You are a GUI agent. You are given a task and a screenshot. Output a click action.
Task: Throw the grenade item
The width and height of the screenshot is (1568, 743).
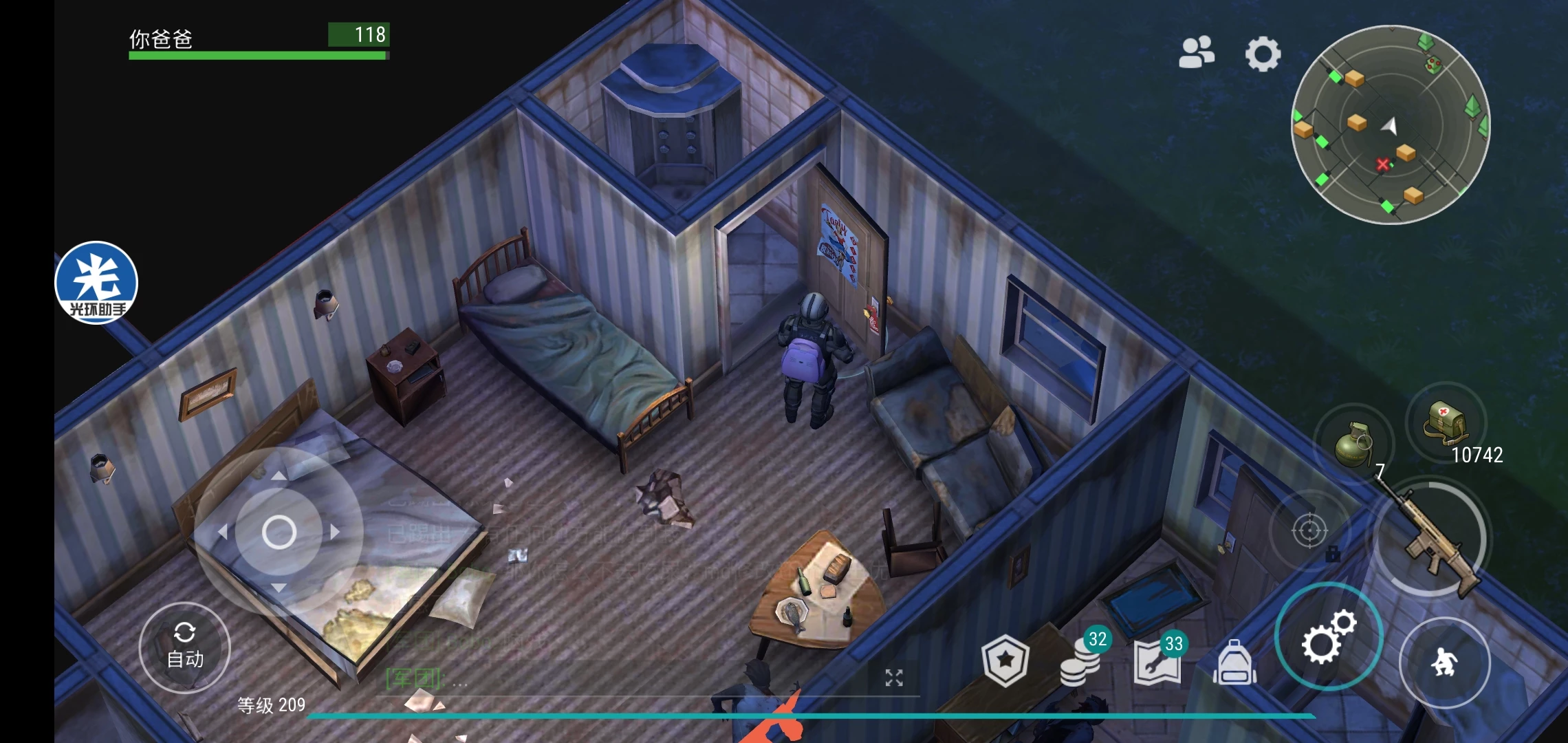[1353, 444]
